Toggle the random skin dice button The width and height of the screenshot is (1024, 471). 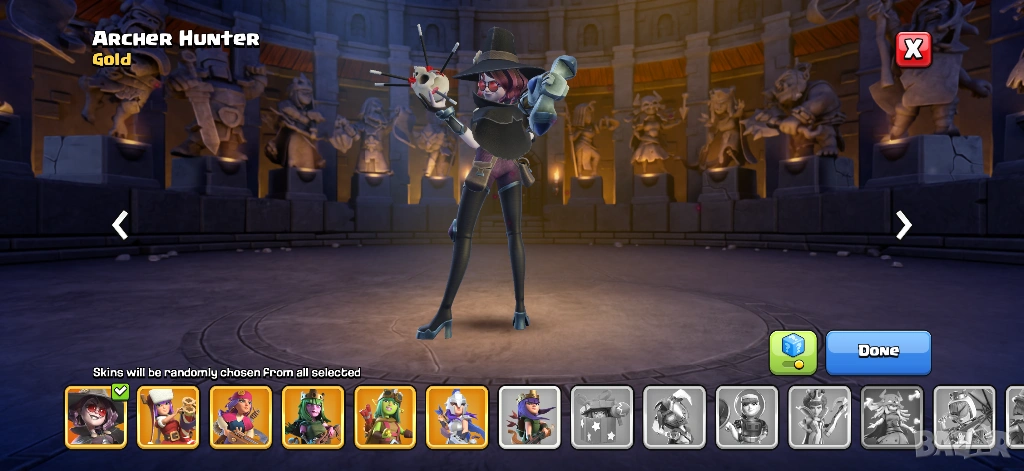tap(793, 352)
